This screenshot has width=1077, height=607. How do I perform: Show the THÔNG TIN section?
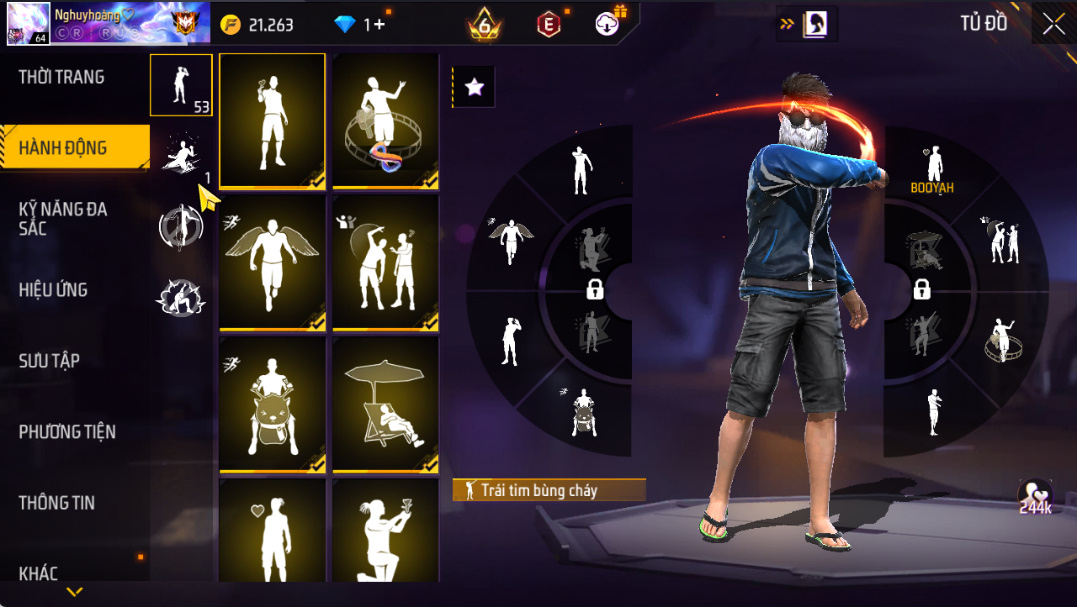(x=57, y=503)
